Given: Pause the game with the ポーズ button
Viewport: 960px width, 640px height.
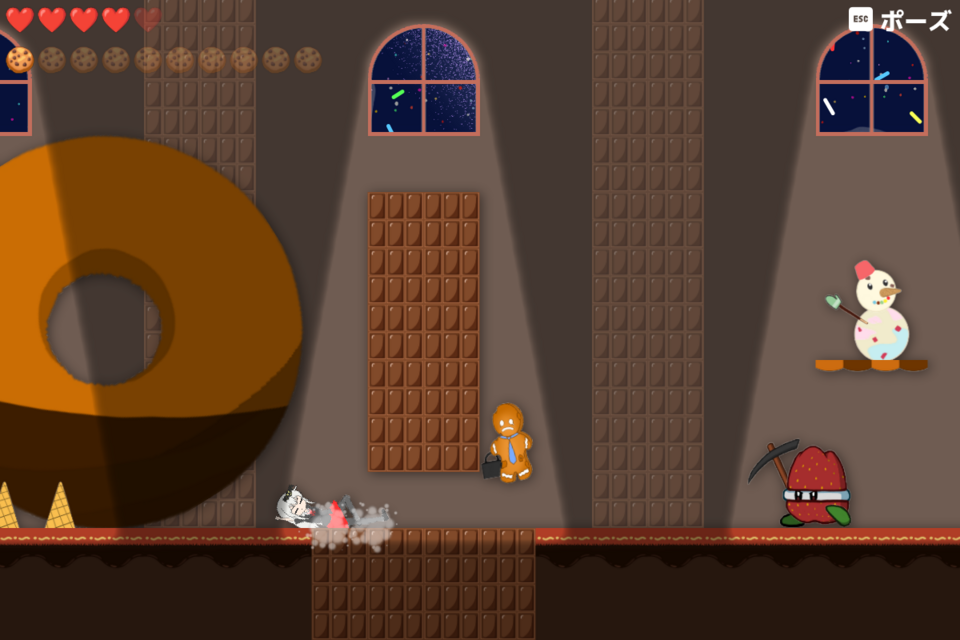Looking at the screenshot, I should tap(900, 20).
